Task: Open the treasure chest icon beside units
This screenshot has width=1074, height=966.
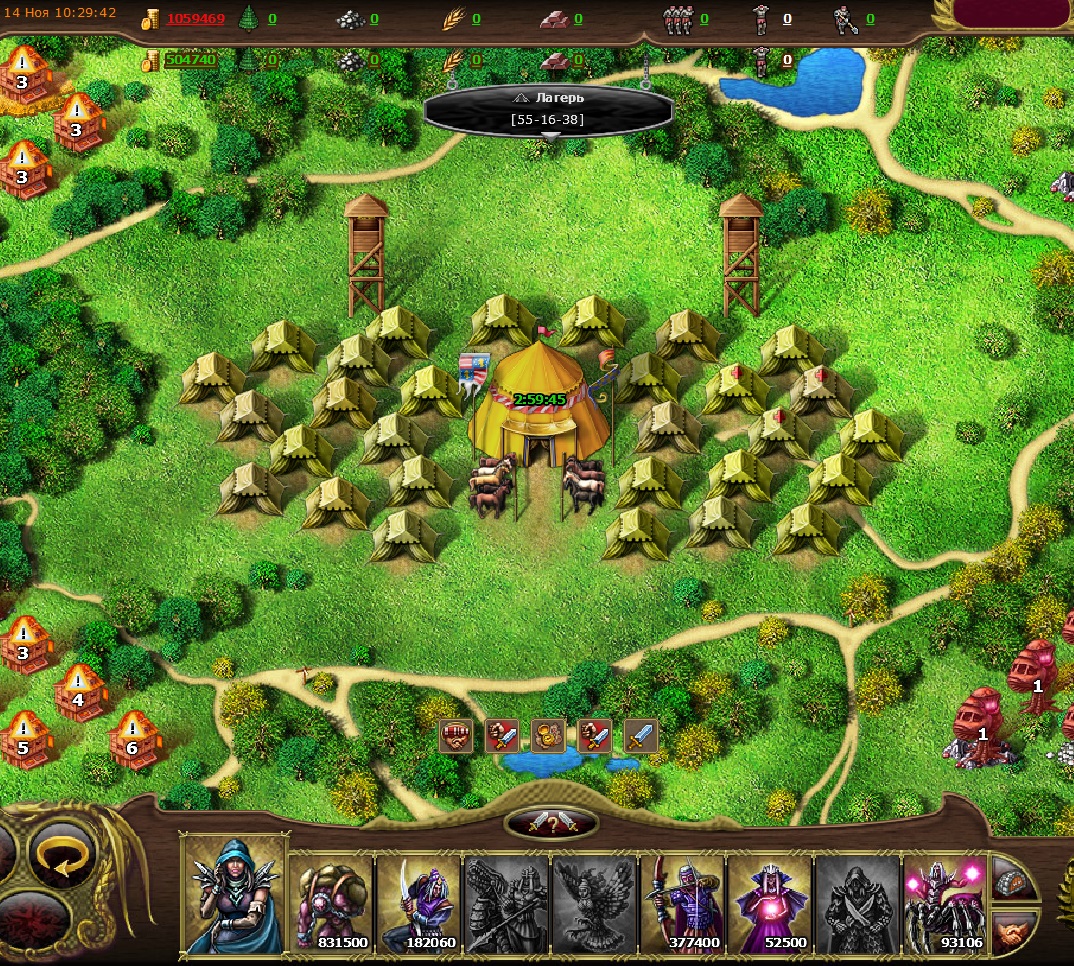Action: click(1014, 880)
